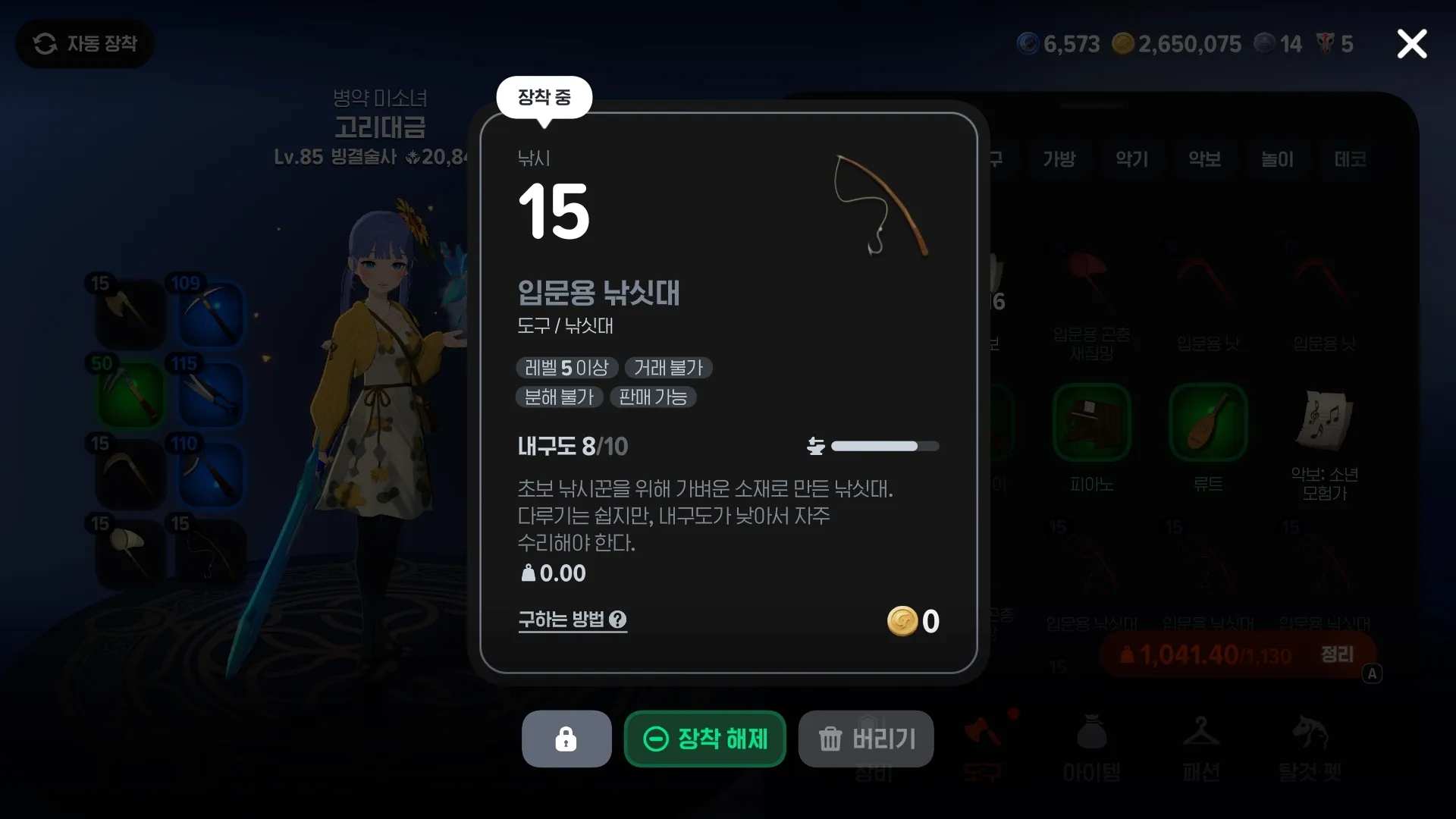Click the durability 8/10 gauge bar
This screenshot has height=819, width=1456.
pyautogui.click(x=885, y=446)
